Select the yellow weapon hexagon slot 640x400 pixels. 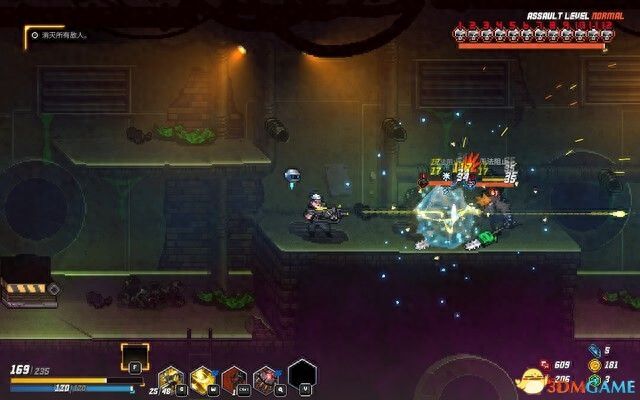171,378
